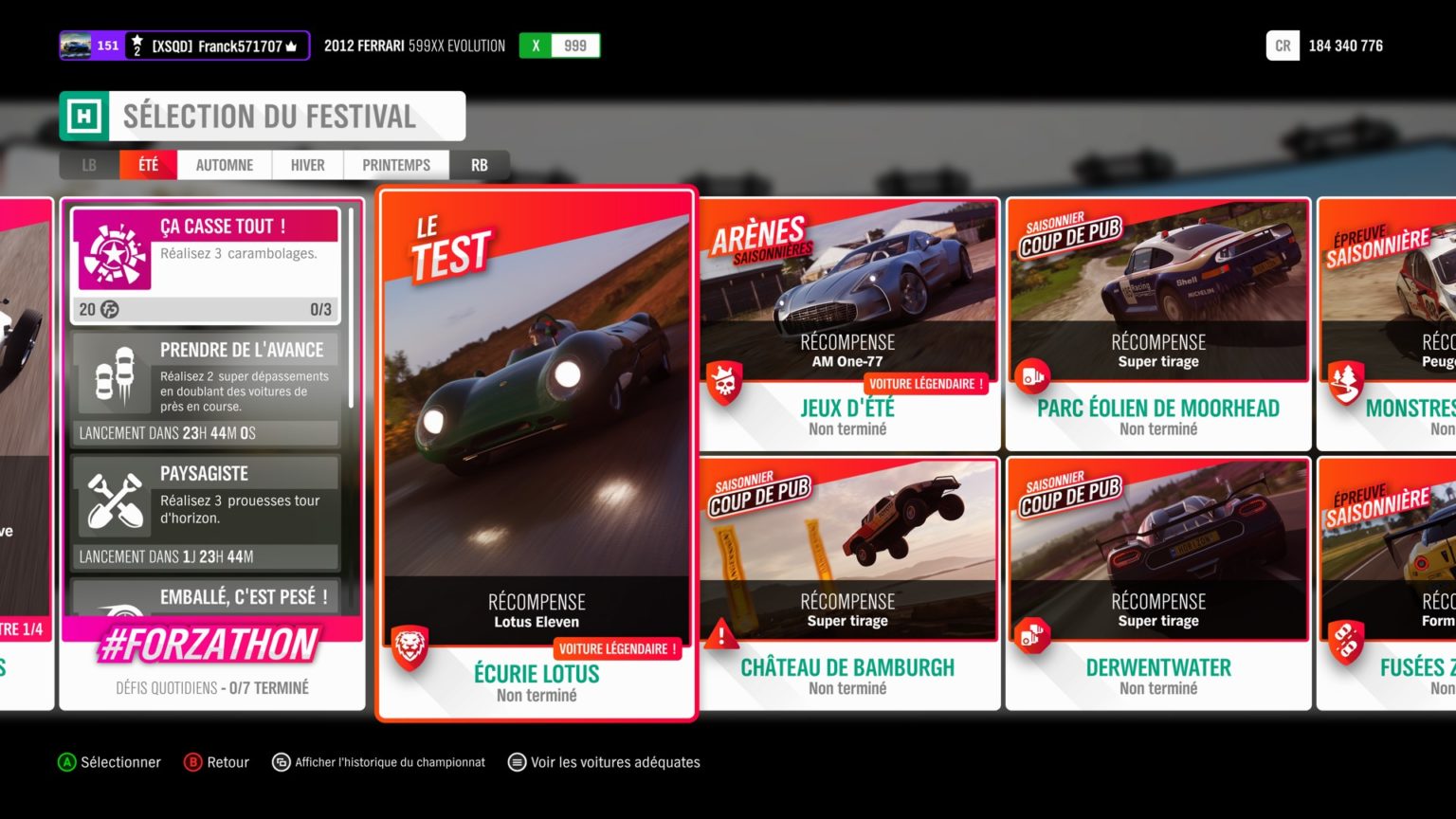Click the Sélectionner option
The image size is (1456, 819).
pyautogui.click(x=110, y=762)
